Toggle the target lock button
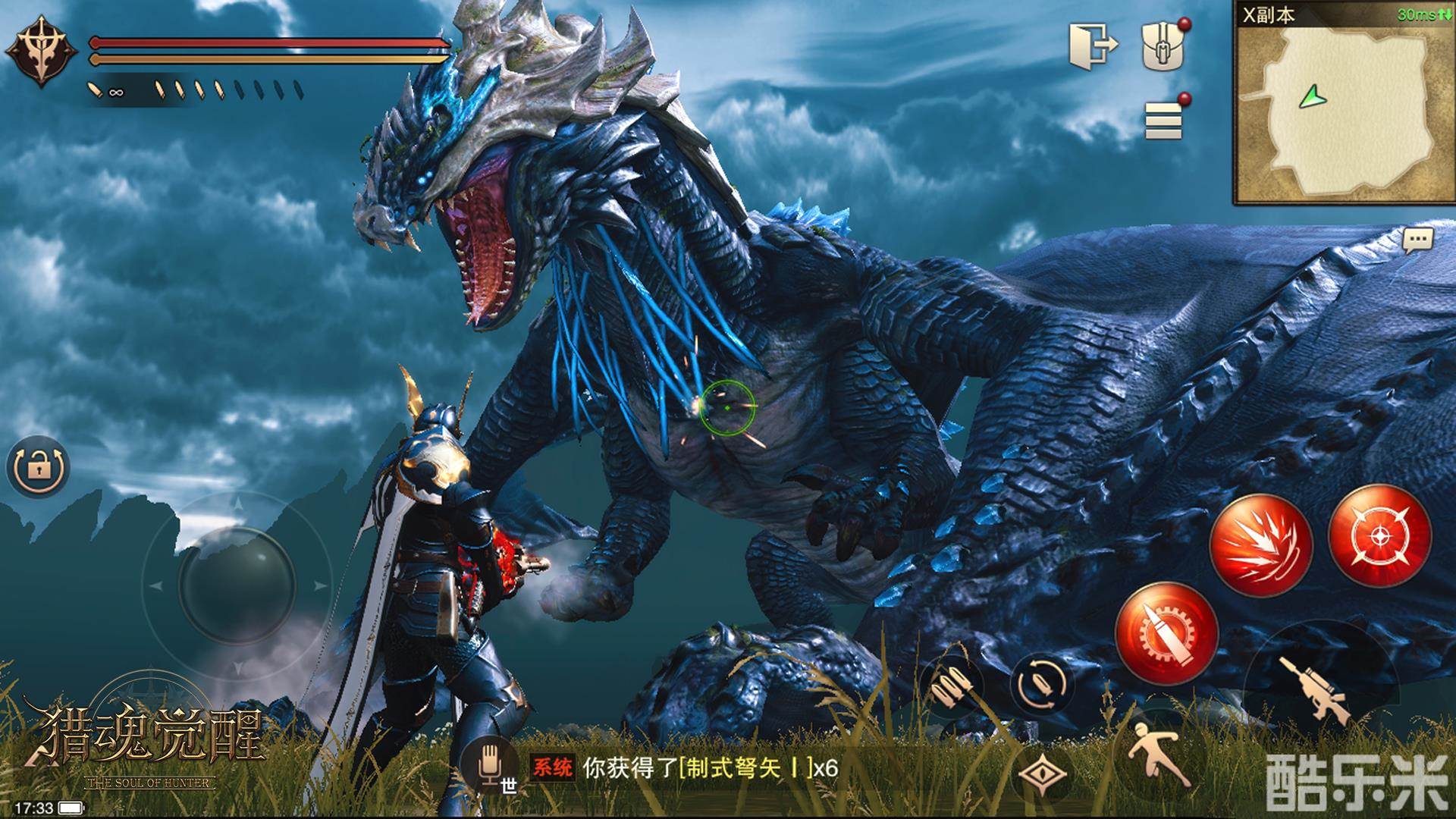This screenshot has height=819, width=1456. point(38,468)
